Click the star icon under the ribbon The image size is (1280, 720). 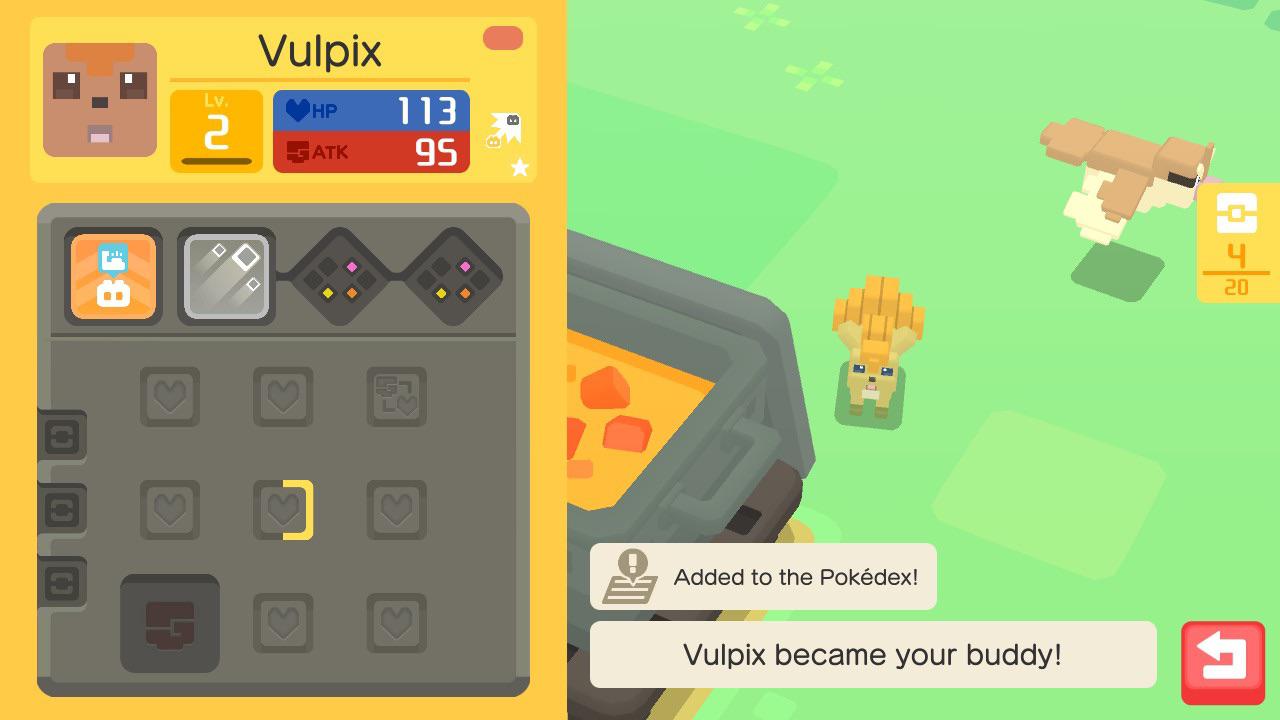point(519,168)
